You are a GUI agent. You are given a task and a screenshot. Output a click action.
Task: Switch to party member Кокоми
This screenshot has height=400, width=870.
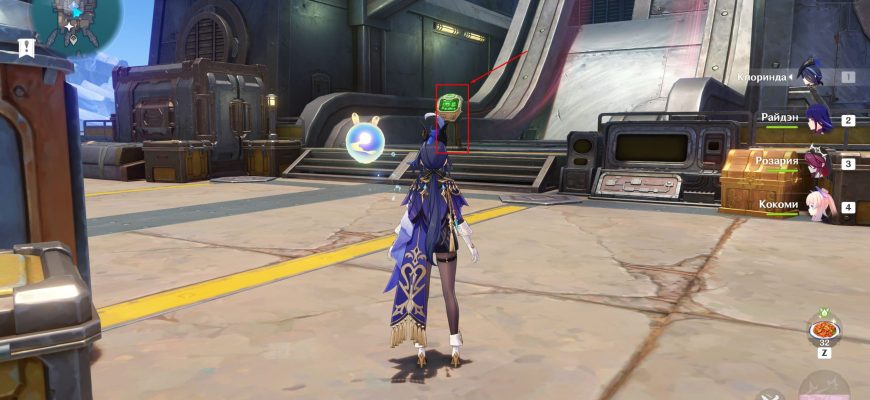pos(818,205)
